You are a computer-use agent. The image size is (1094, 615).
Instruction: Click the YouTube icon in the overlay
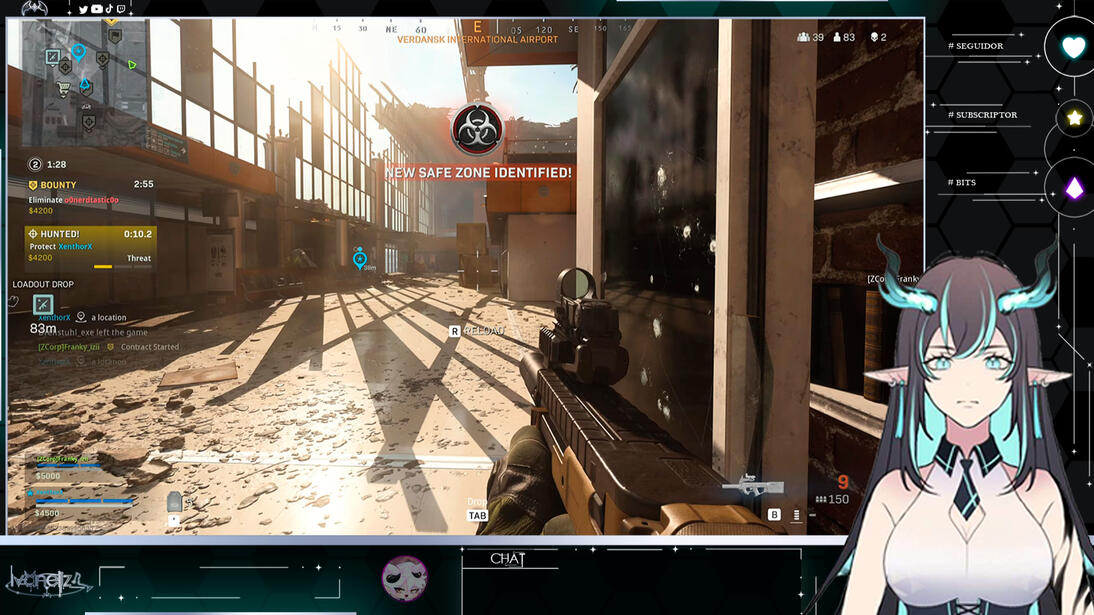coord(97,9)
